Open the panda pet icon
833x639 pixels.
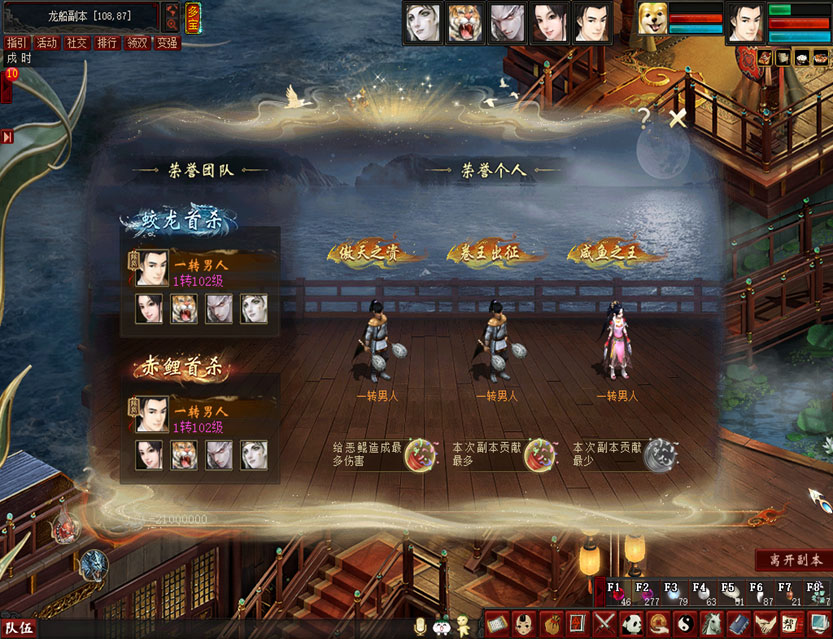[x=631, y=624]
